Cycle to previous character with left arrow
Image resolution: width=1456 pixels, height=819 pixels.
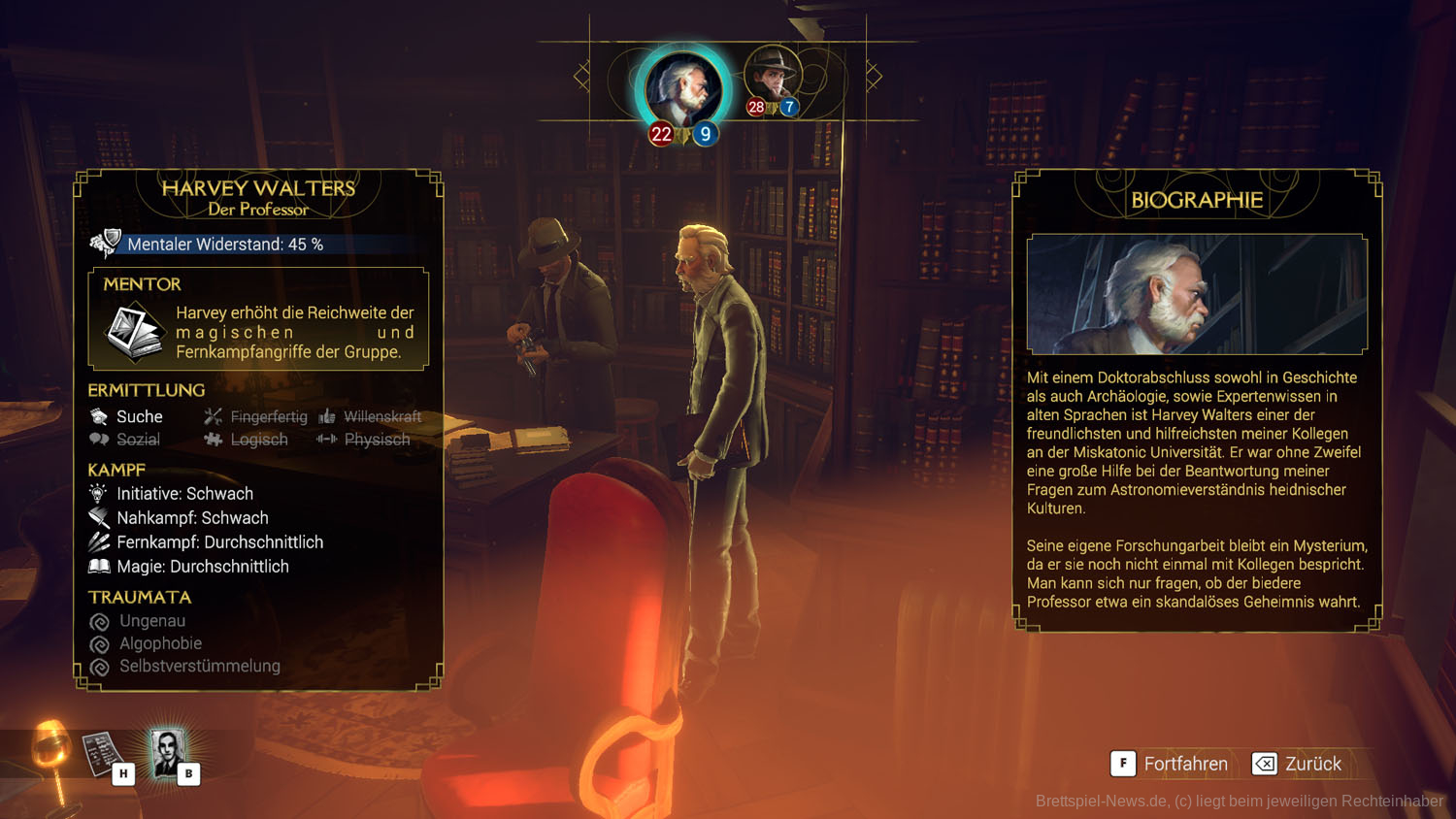(582, 76)
